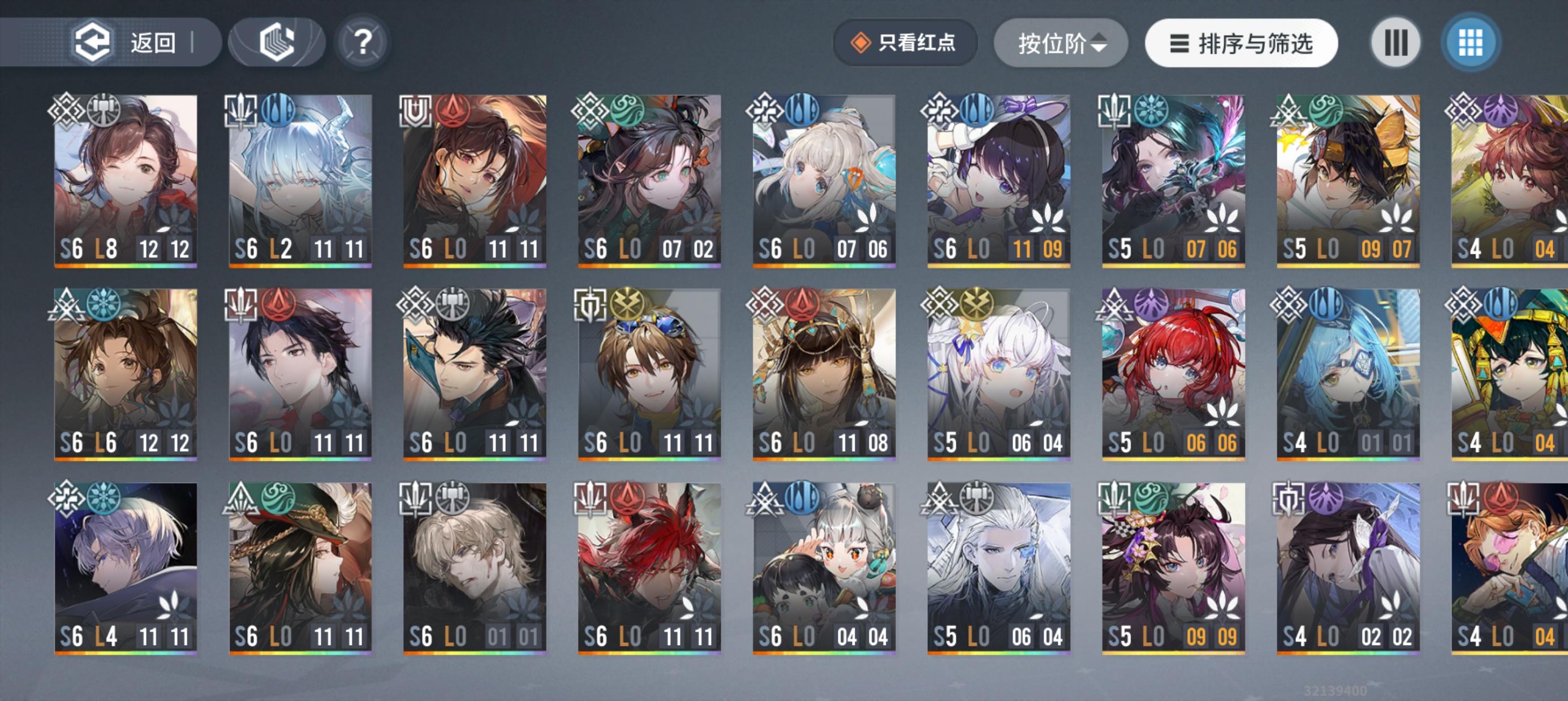This screenshot has width=1568, height=701.
Task: Click the 排序与筛选 sort and filter button
Action: 1240,42
